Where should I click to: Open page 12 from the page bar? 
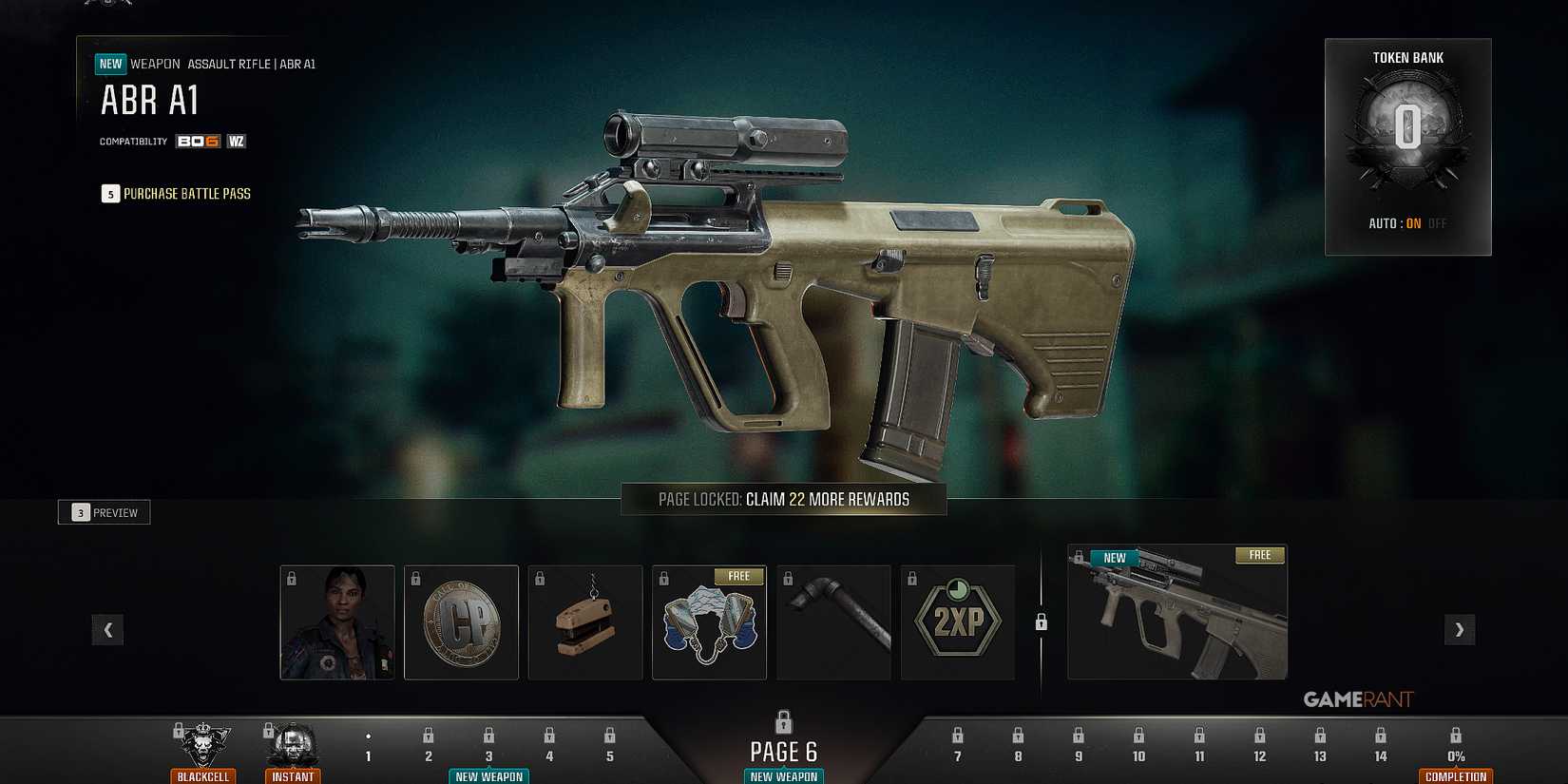point(1259,746)
